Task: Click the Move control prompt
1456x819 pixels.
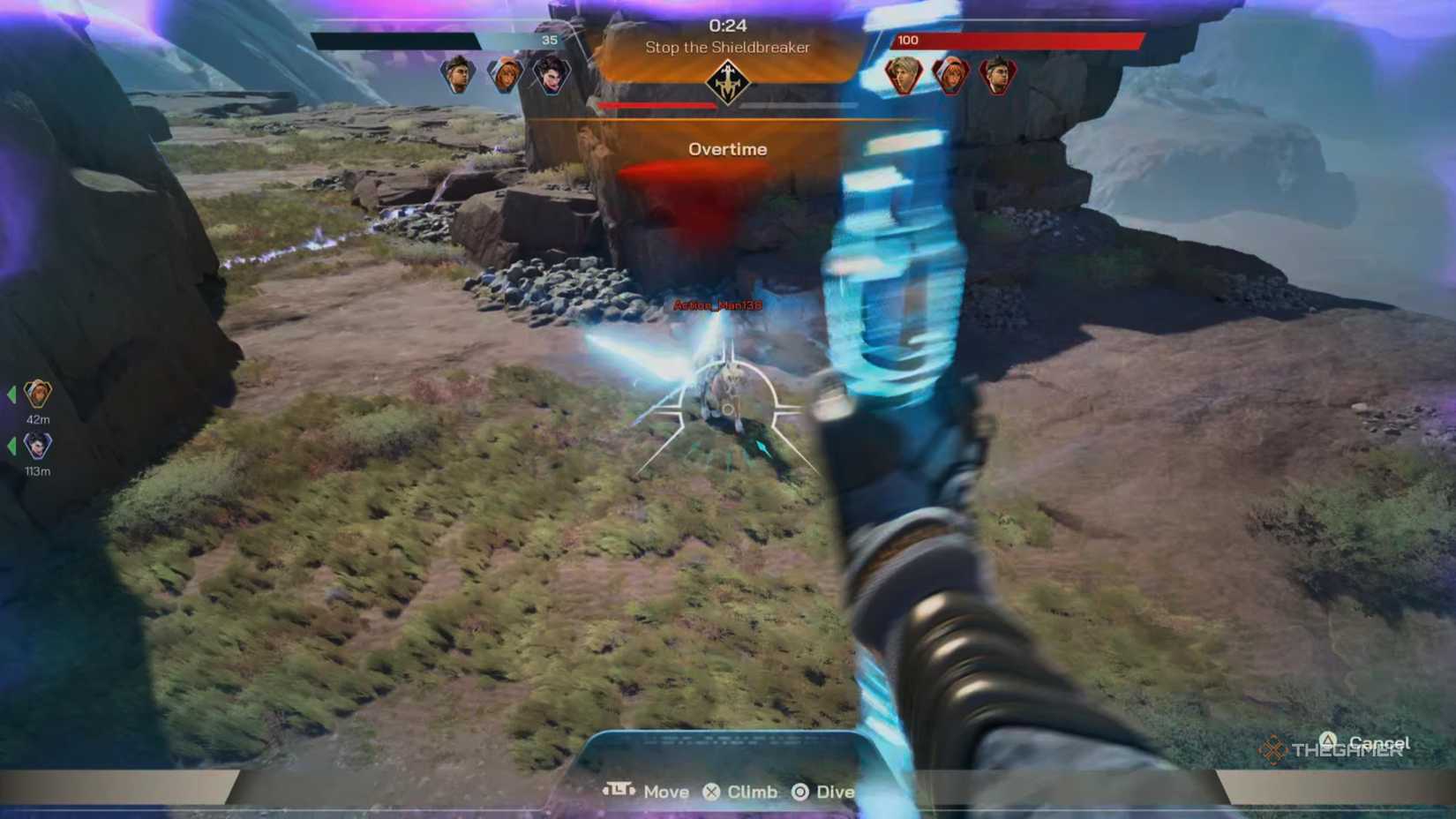Action: click(667, 792)
